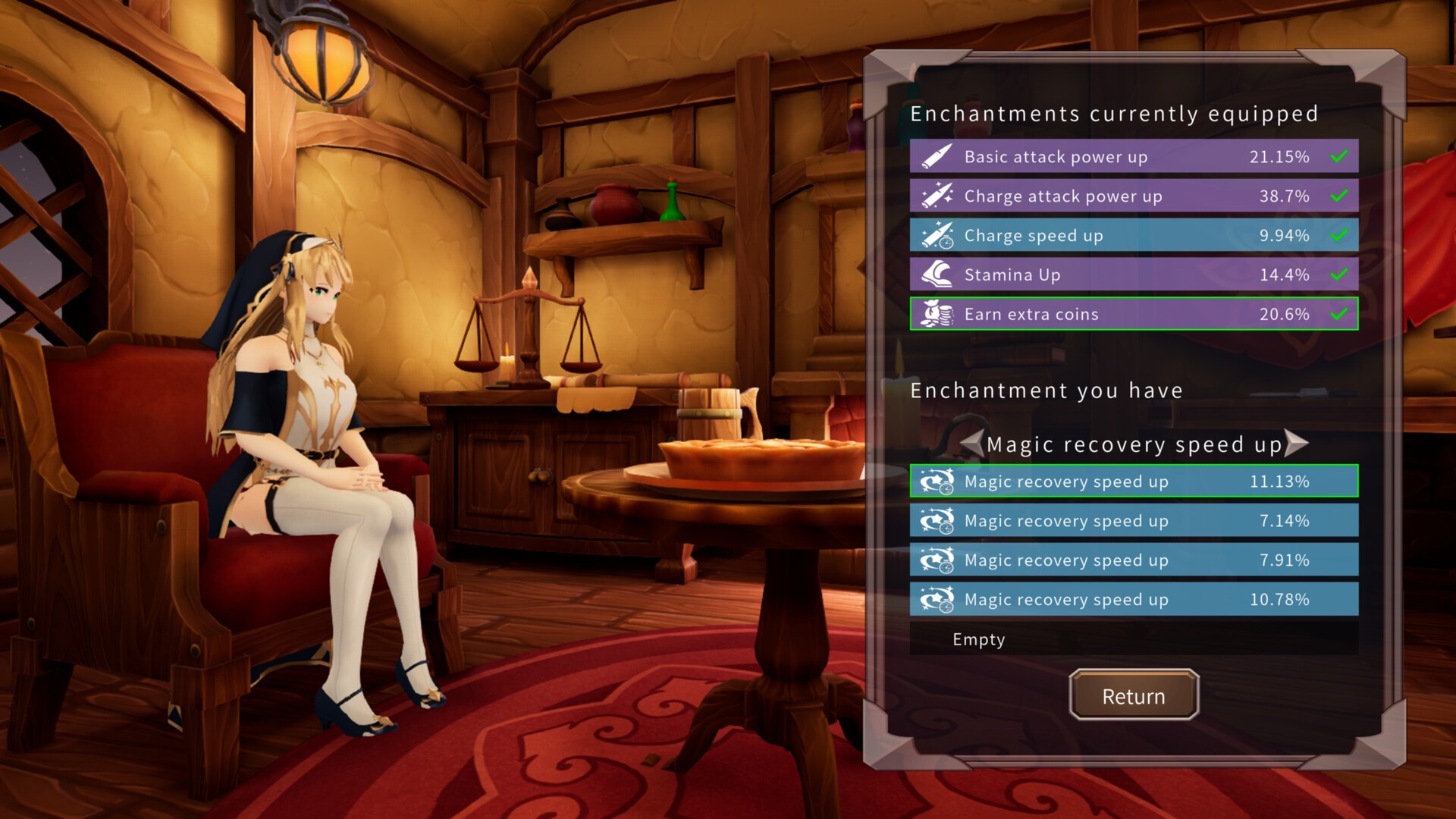
Task: Select the 10.78% Magic recovery speed up
Action: [x=1133, y=600]
